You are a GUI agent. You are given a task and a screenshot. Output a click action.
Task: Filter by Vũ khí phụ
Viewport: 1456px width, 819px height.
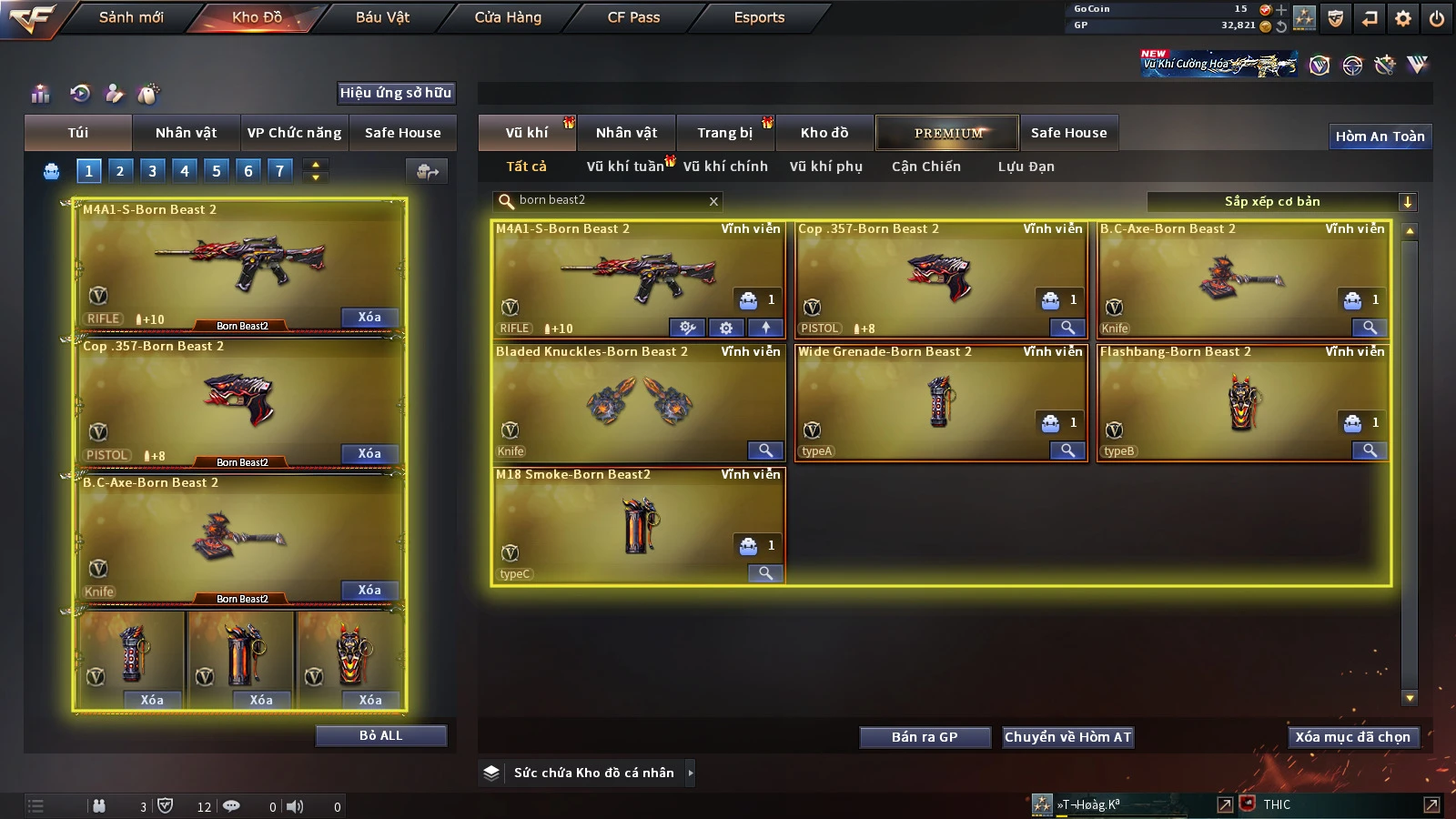[x=825, y=167]
